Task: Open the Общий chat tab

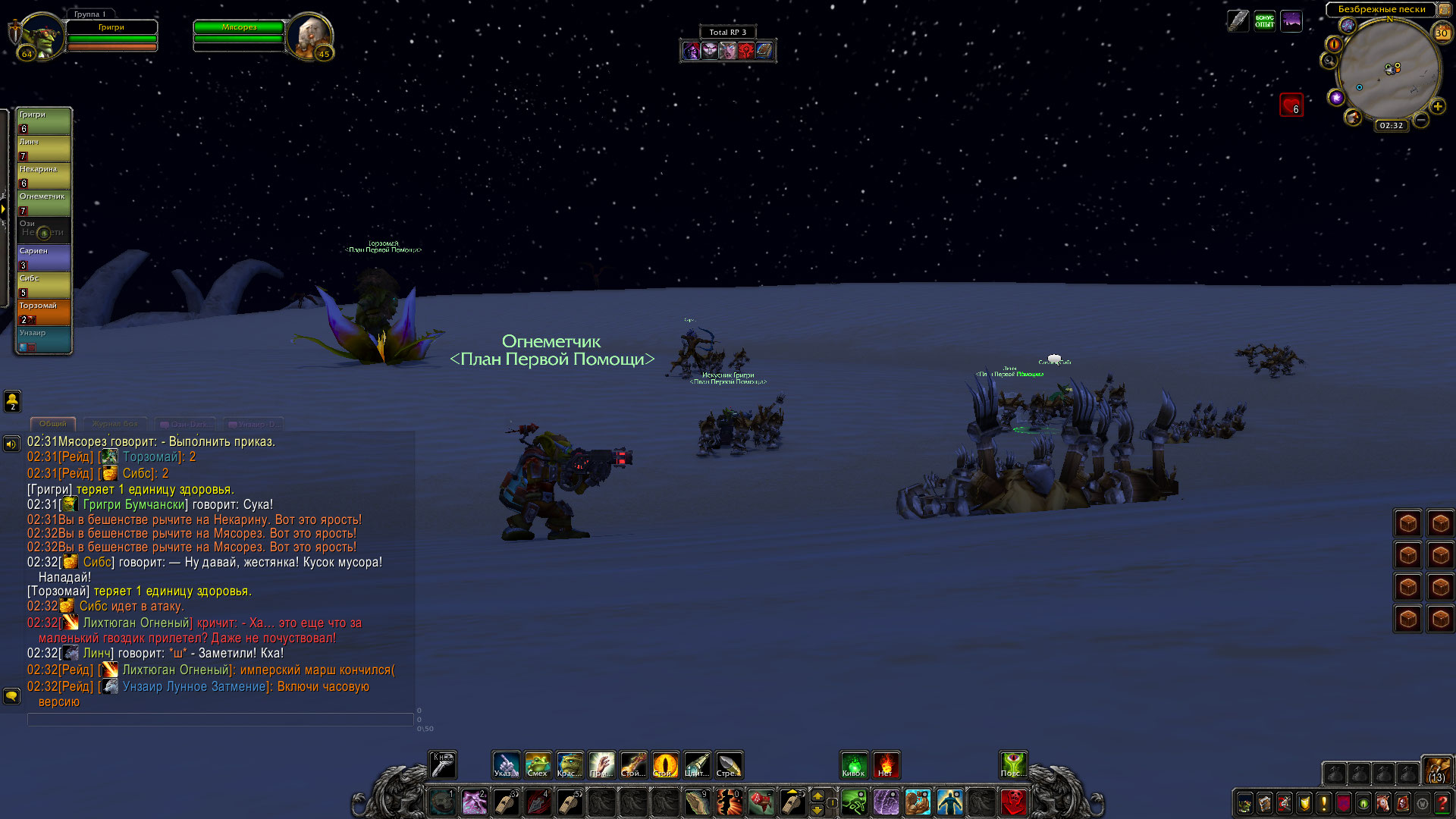Action: (x=53, y=424)
